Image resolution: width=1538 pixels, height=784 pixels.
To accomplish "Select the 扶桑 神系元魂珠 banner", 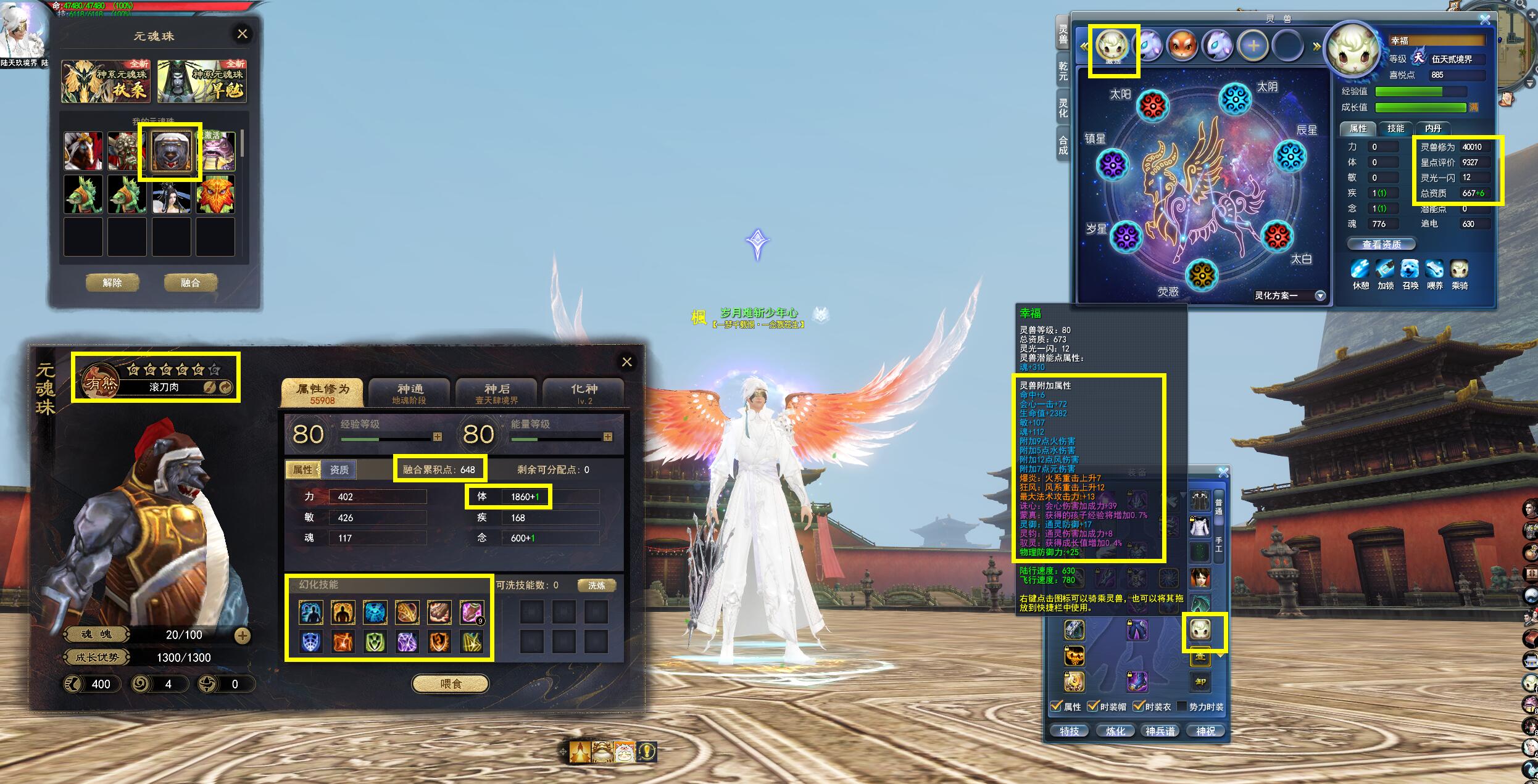I will (x=106, y=81).
